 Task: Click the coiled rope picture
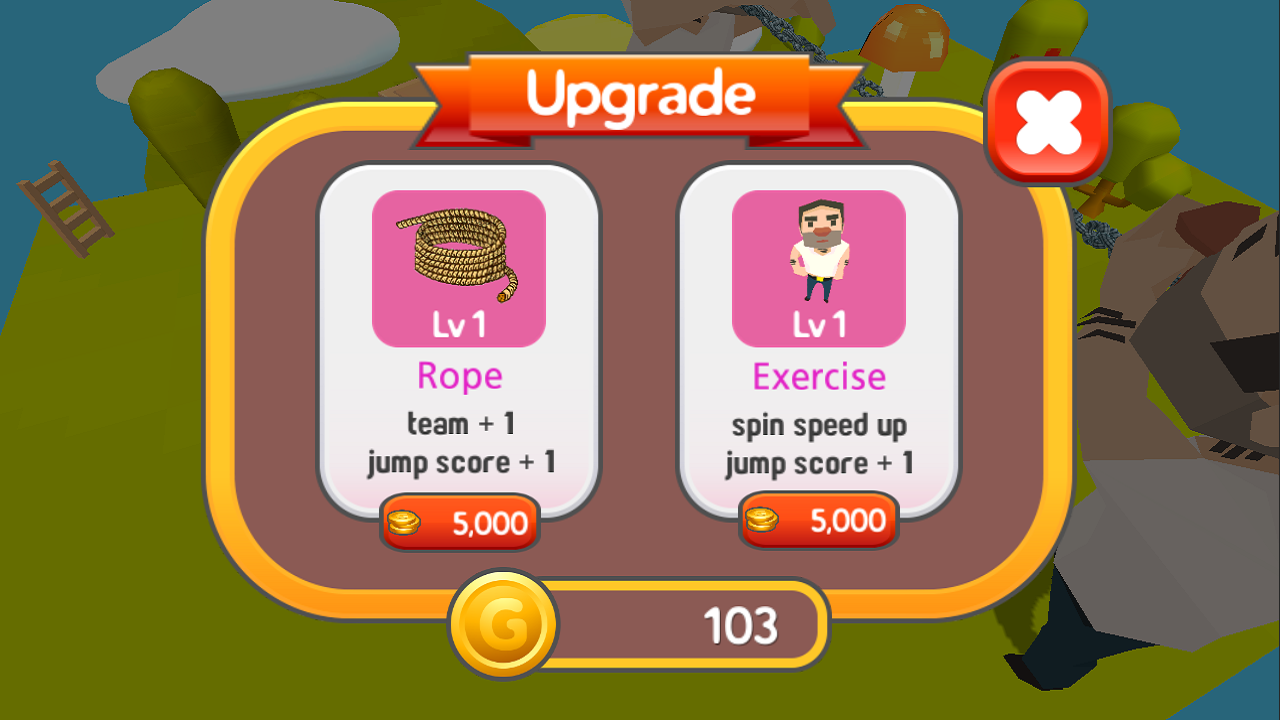[x=460, y=250]
